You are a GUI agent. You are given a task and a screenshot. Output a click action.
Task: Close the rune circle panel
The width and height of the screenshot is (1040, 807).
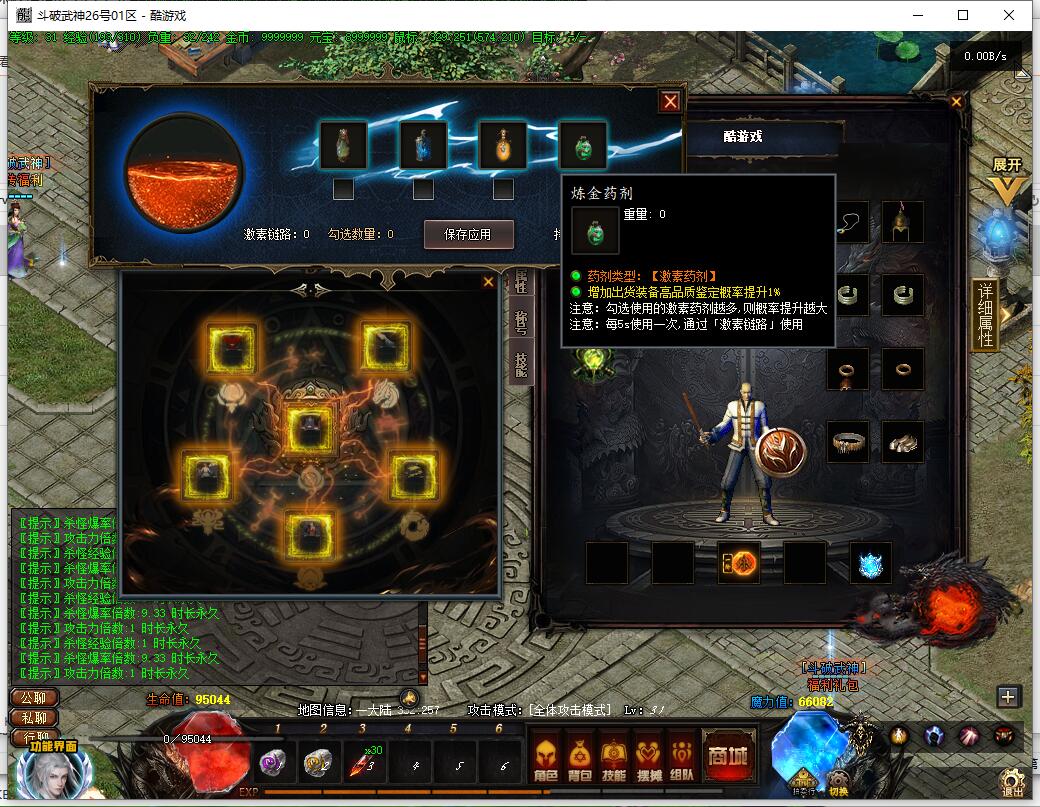488,282
